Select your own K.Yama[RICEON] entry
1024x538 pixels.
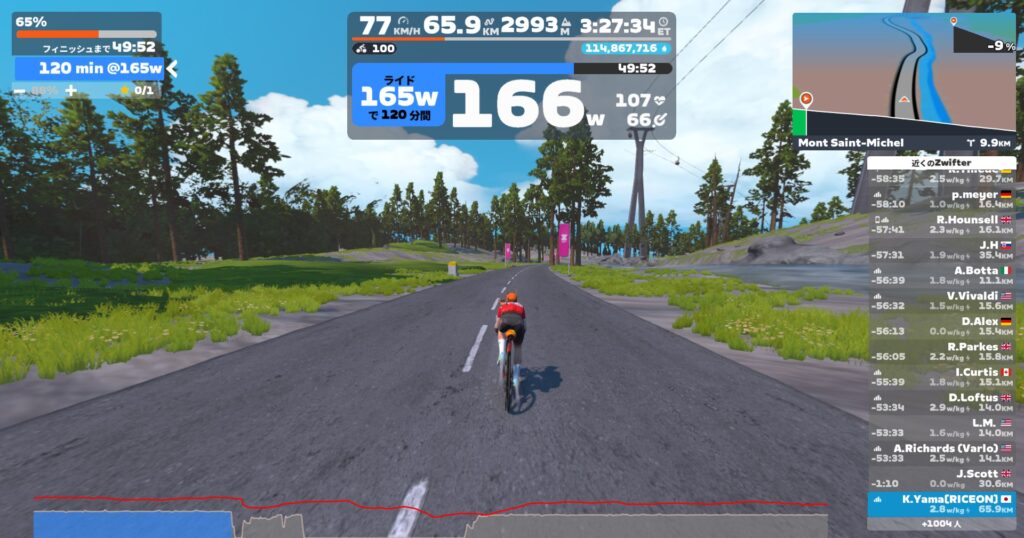pos(940,503)
